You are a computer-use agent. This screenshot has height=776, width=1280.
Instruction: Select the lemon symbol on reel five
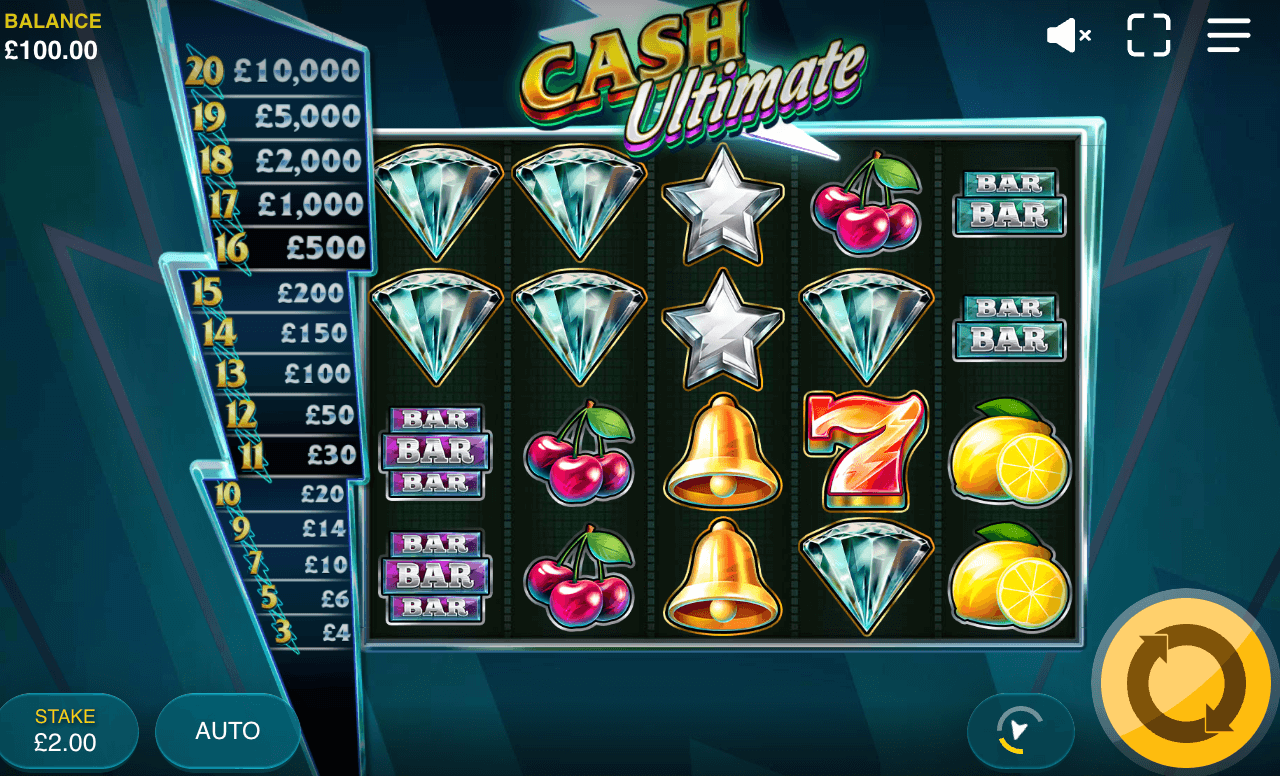pos(1010,453)
